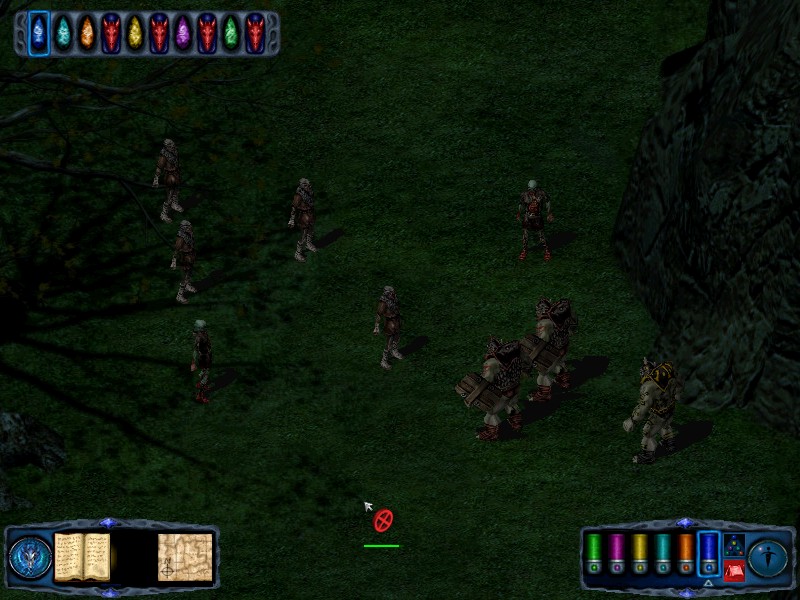800x600 pixels.
Task: Choose the green crystal in the top bar
Action: pos(231,33)
